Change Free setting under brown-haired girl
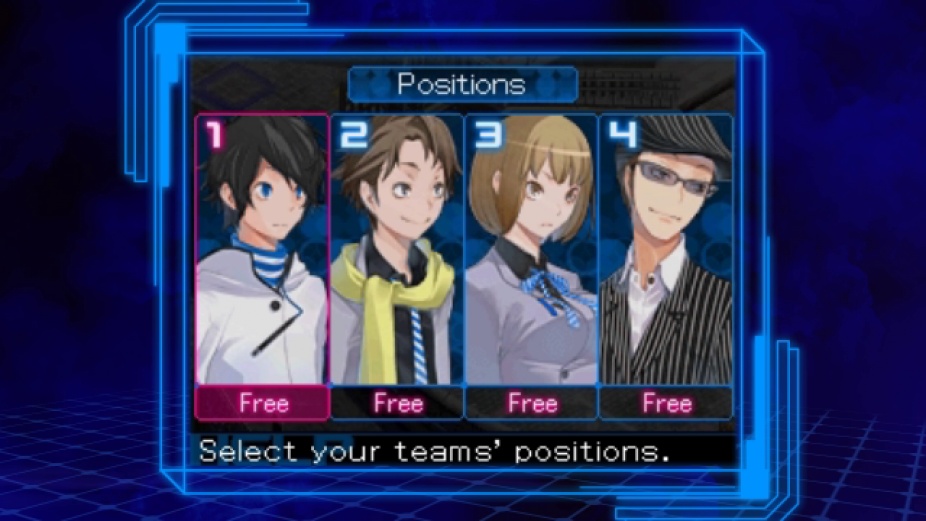The image size is (926, 521). pos(531,403)
